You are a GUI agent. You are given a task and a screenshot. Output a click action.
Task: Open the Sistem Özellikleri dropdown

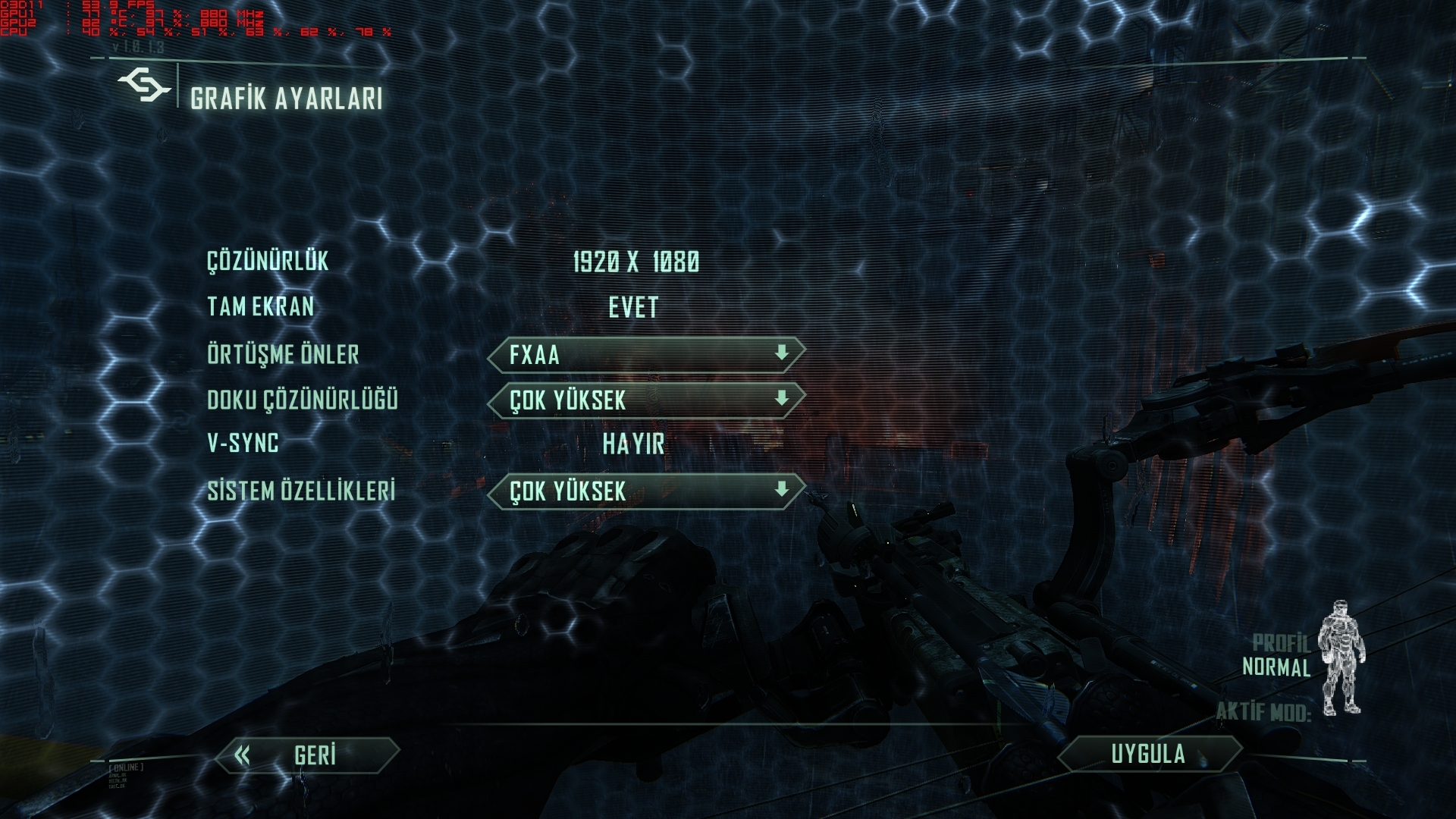point(646,491)
